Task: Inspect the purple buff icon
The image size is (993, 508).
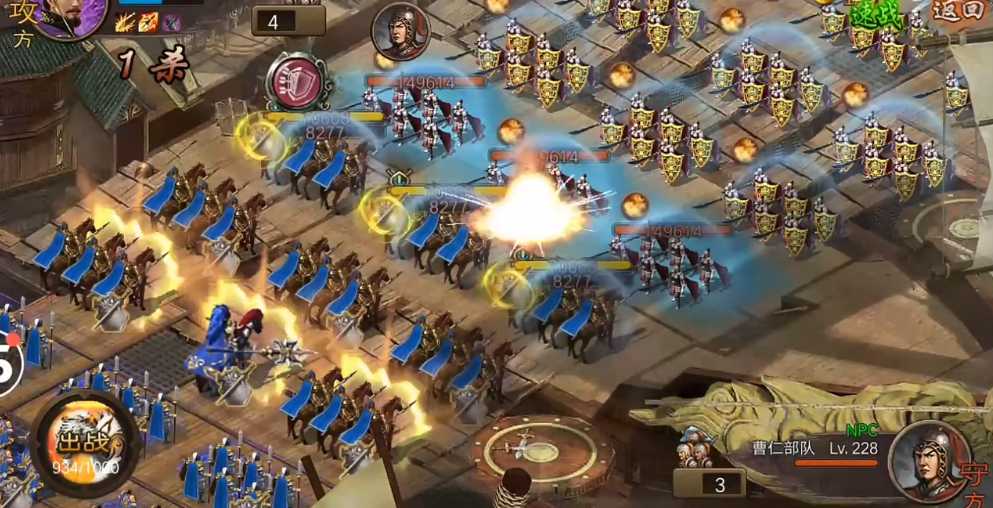Action: pyautogui.click(x=171, y=21)
